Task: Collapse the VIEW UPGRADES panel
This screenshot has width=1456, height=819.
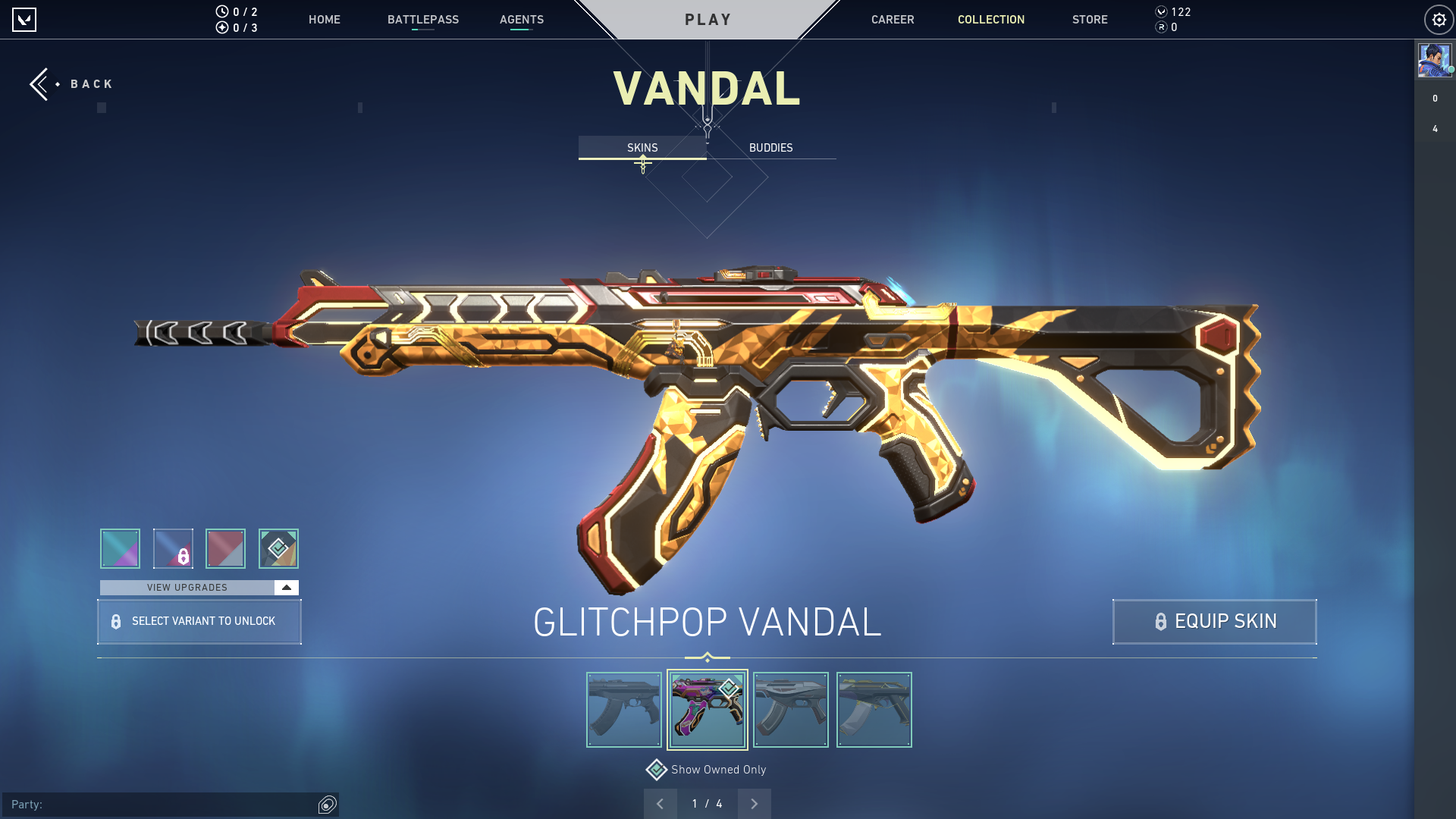Action: click(284, 587)
